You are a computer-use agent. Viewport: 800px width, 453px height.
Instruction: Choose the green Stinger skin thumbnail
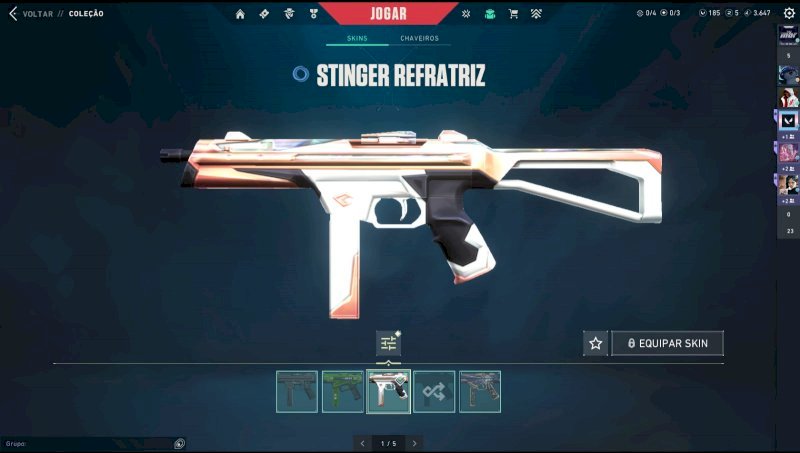(x=343, y=391)
